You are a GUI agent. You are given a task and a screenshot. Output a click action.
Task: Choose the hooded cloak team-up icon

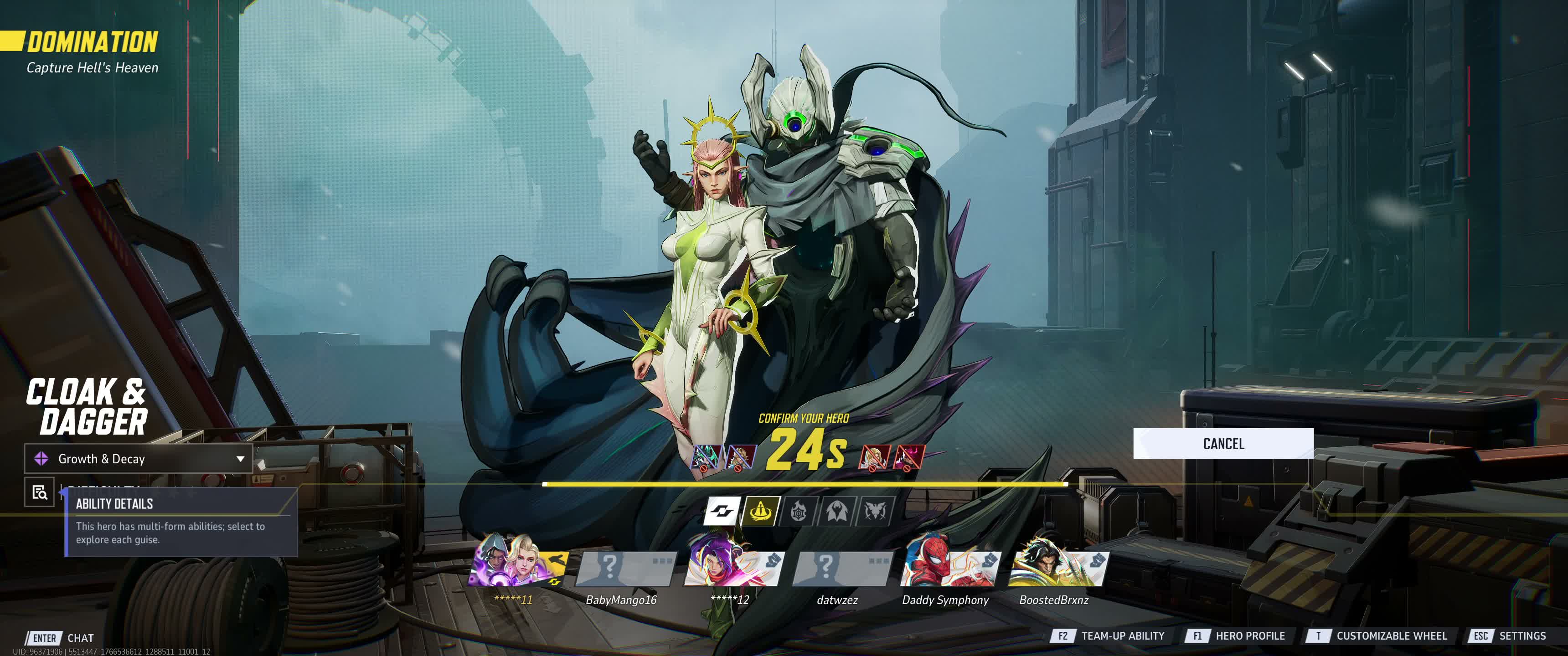pos(837,511)
